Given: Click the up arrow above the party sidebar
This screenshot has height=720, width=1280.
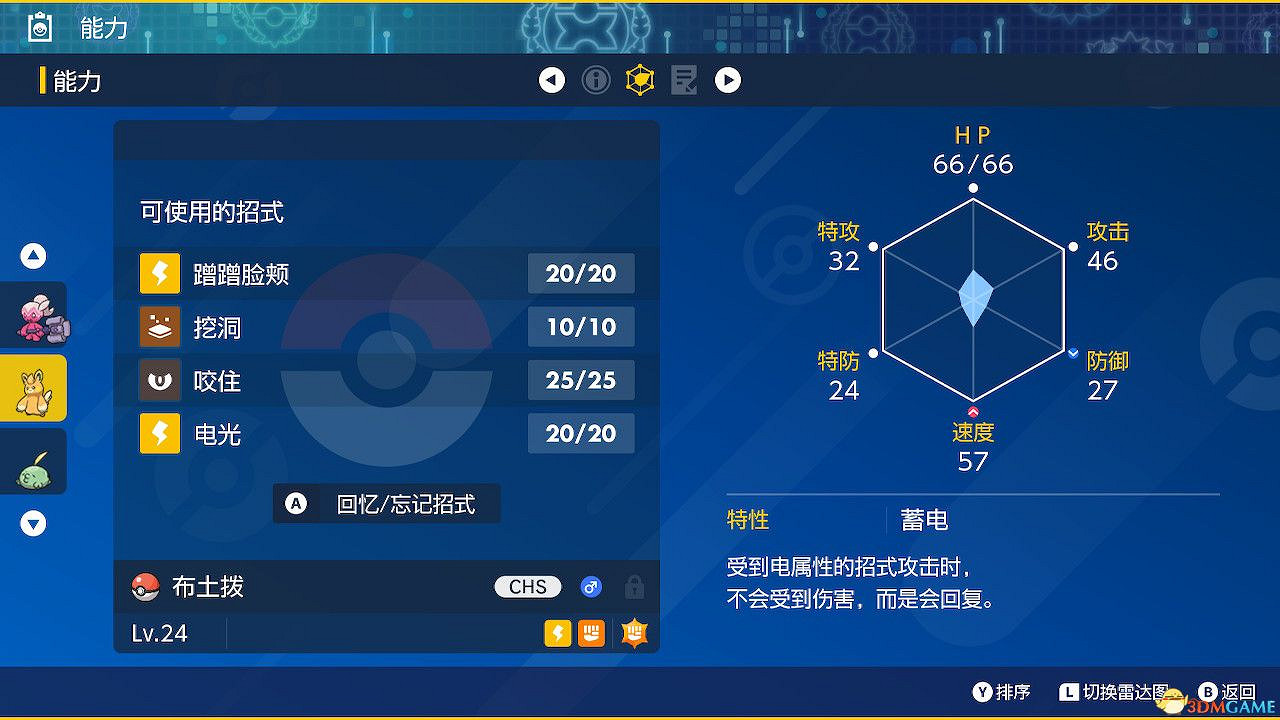Looking at the screenshot, I should pos(32,256).
